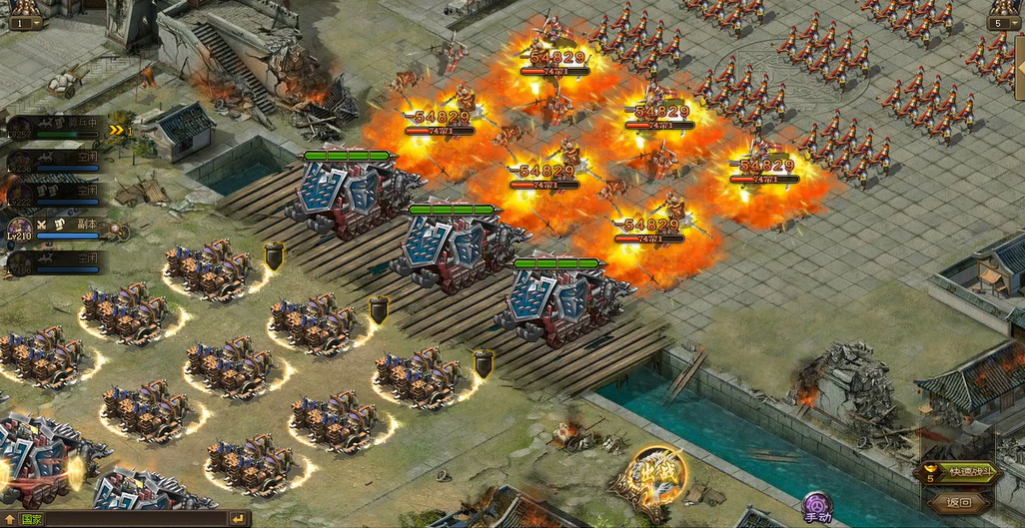The height and width of the screenshot is (528, 1025).
Task: Select the Lv186 idle general row
Action: (x=54, y=262)
